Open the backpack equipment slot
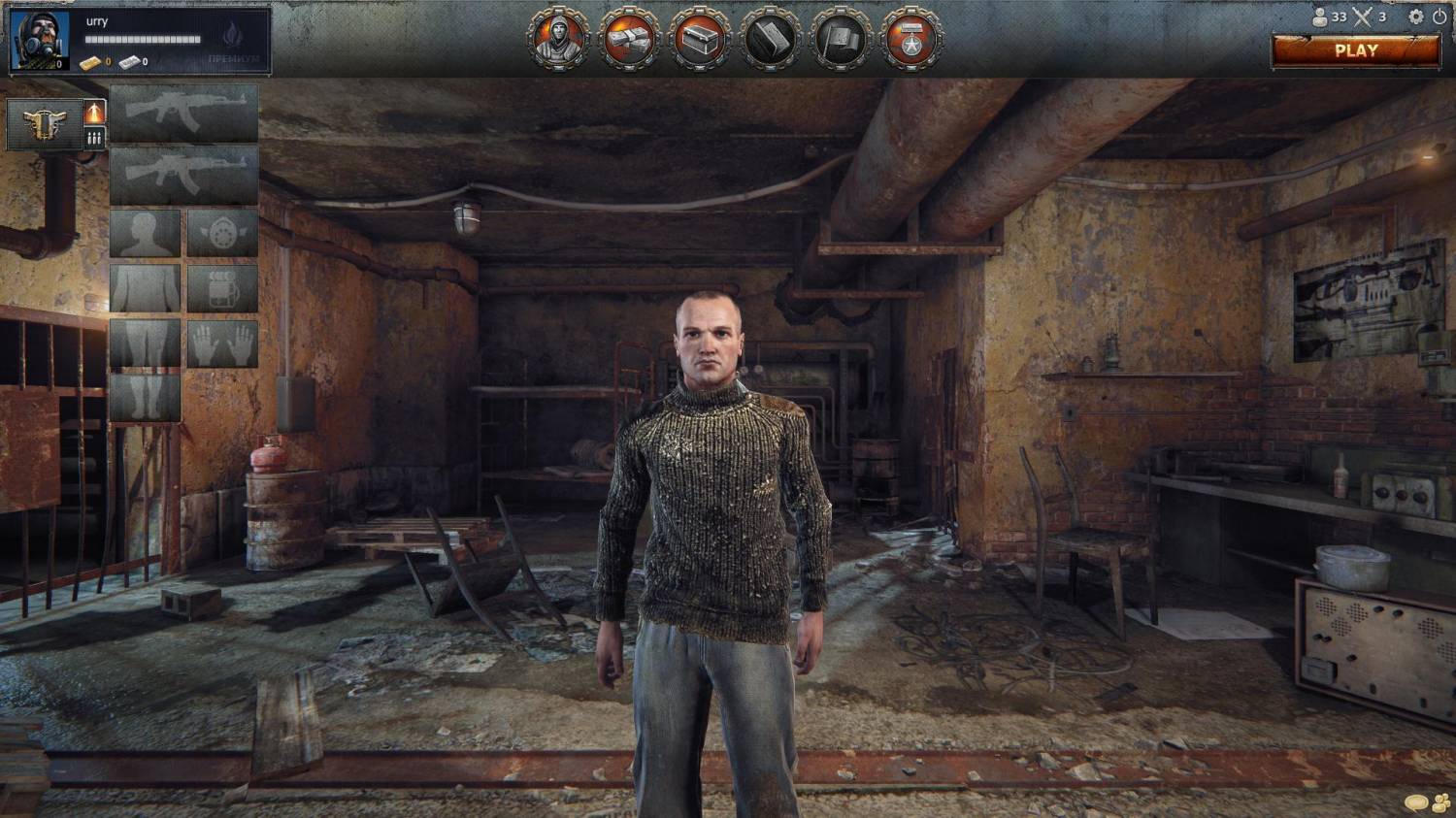This screenshot has width=1456, height=818. (x=222, y=288)
